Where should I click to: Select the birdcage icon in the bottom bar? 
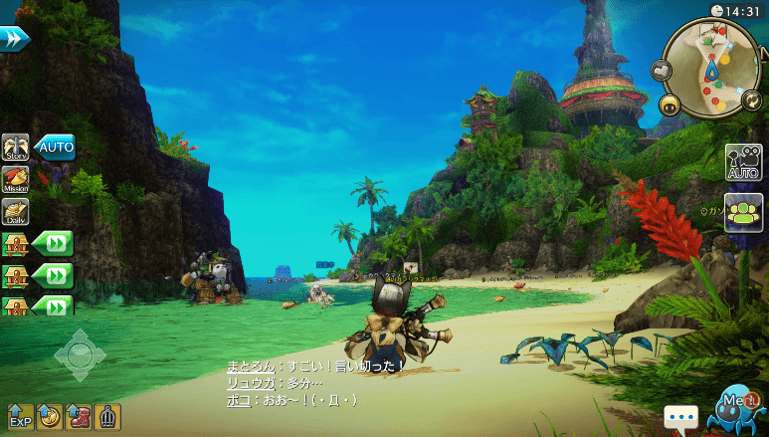(107, 417)
